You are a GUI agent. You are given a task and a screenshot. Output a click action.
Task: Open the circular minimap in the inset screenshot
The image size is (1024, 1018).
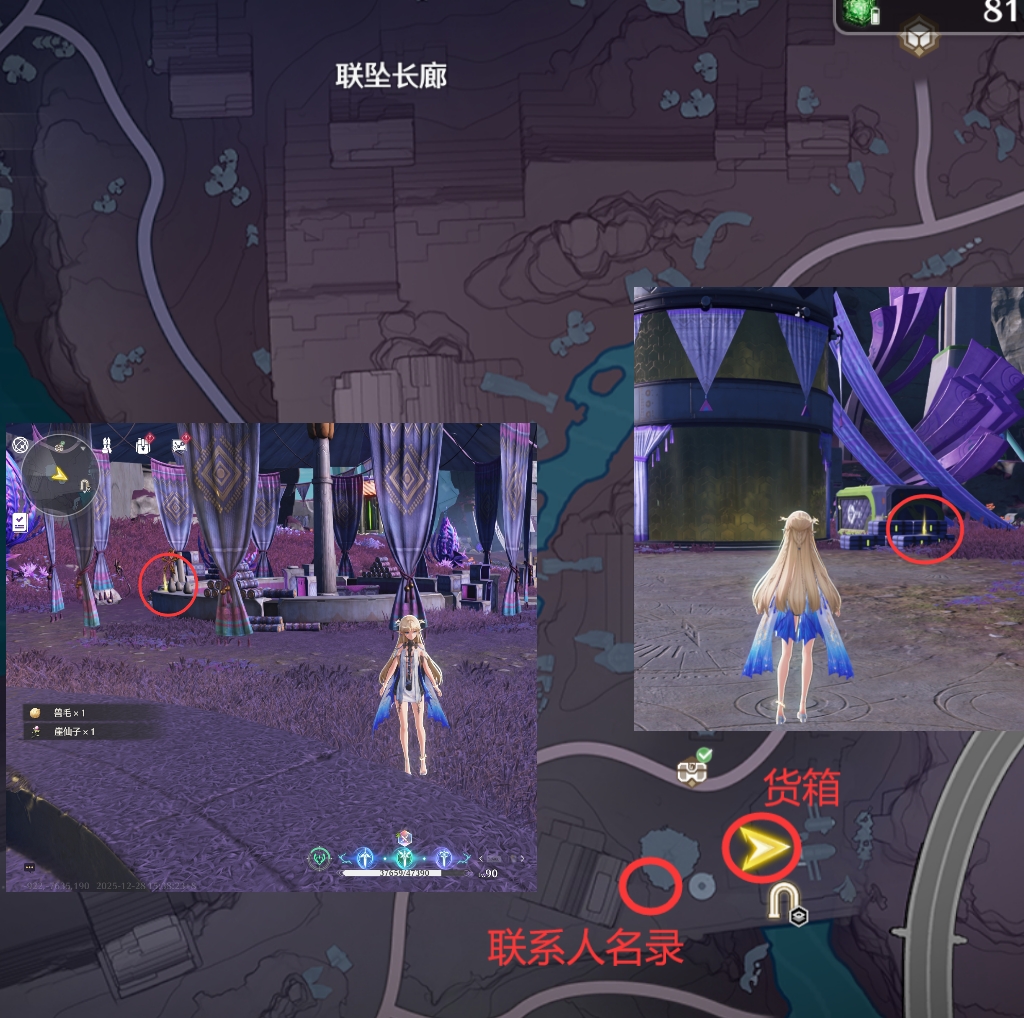click(61, 474)
